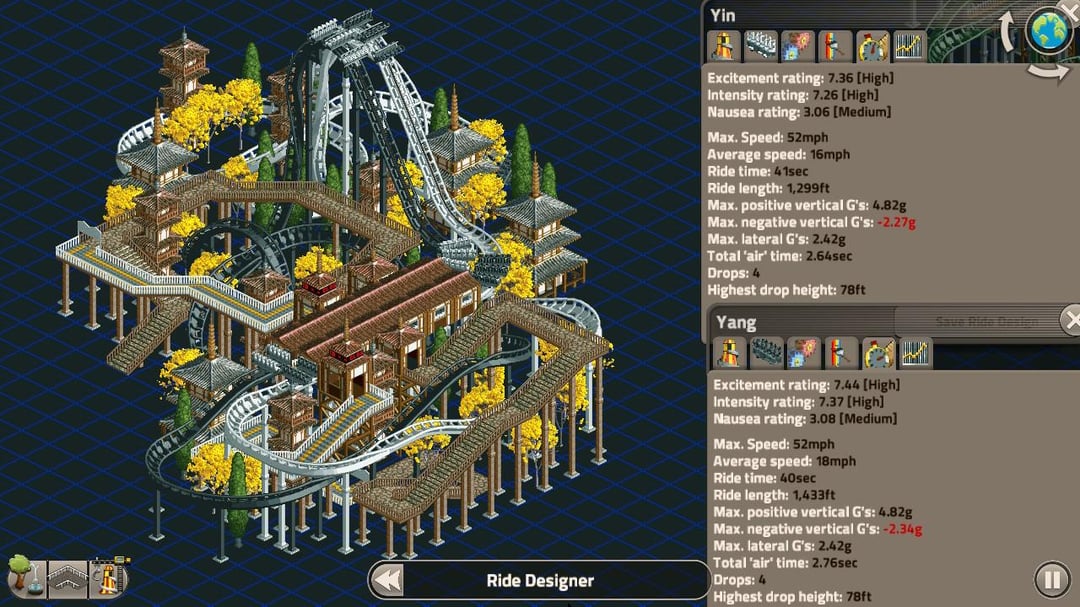1080x607 pixels.
Task: Open the Yin panel's line graph tab
Action: point(910,46)
